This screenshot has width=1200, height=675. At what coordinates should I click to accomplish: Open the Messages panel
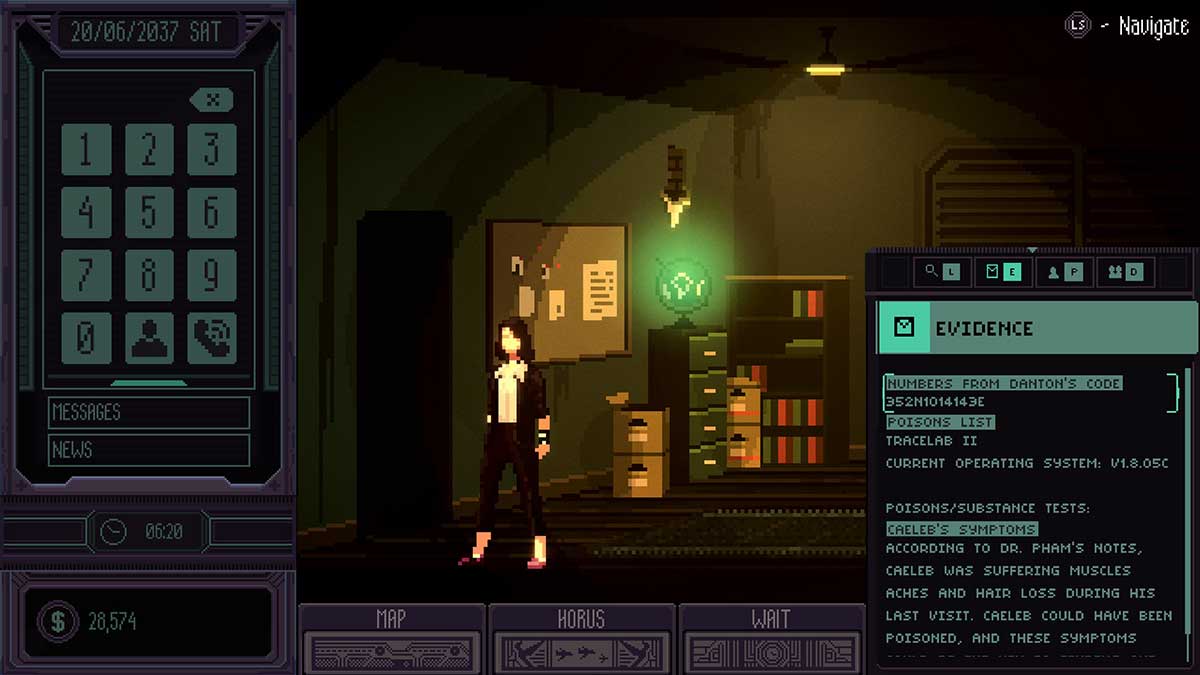[x=148, y=412]
